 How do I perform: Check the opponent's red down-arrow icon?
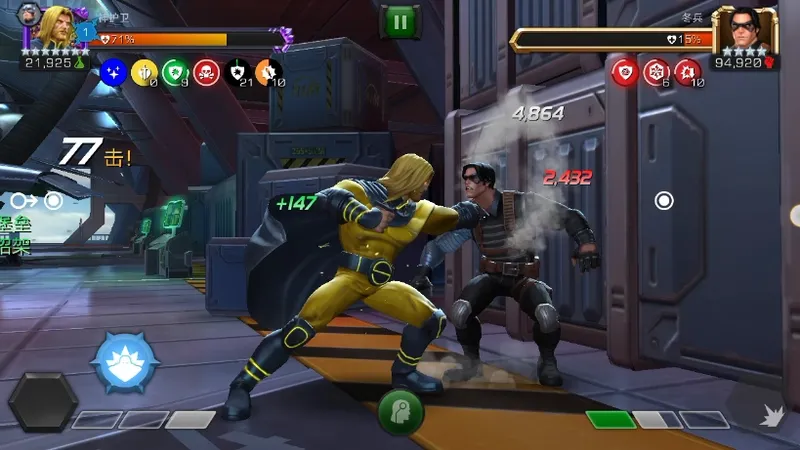coord(688,71)
